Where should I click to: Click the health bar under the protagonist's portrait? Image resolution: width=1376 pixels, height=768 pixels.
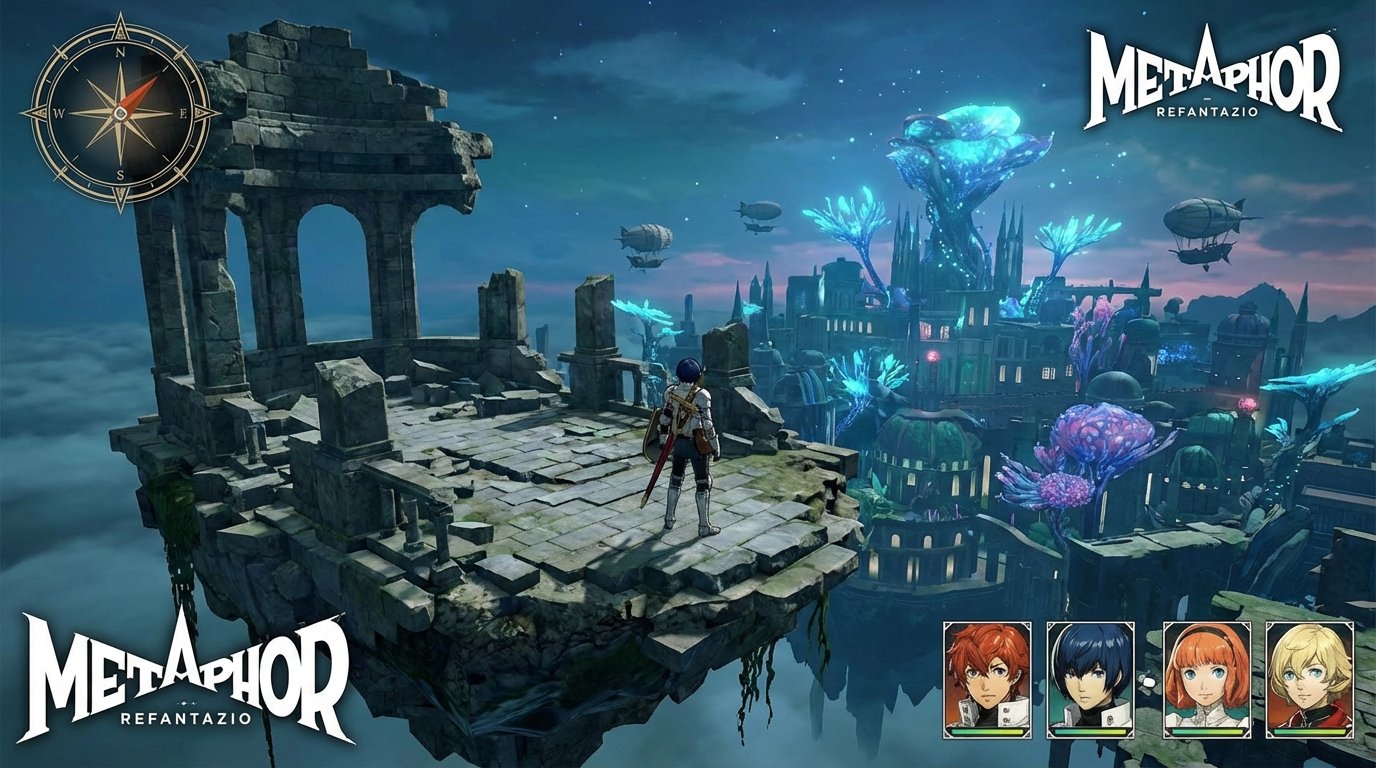click(x=1092, y=732)
